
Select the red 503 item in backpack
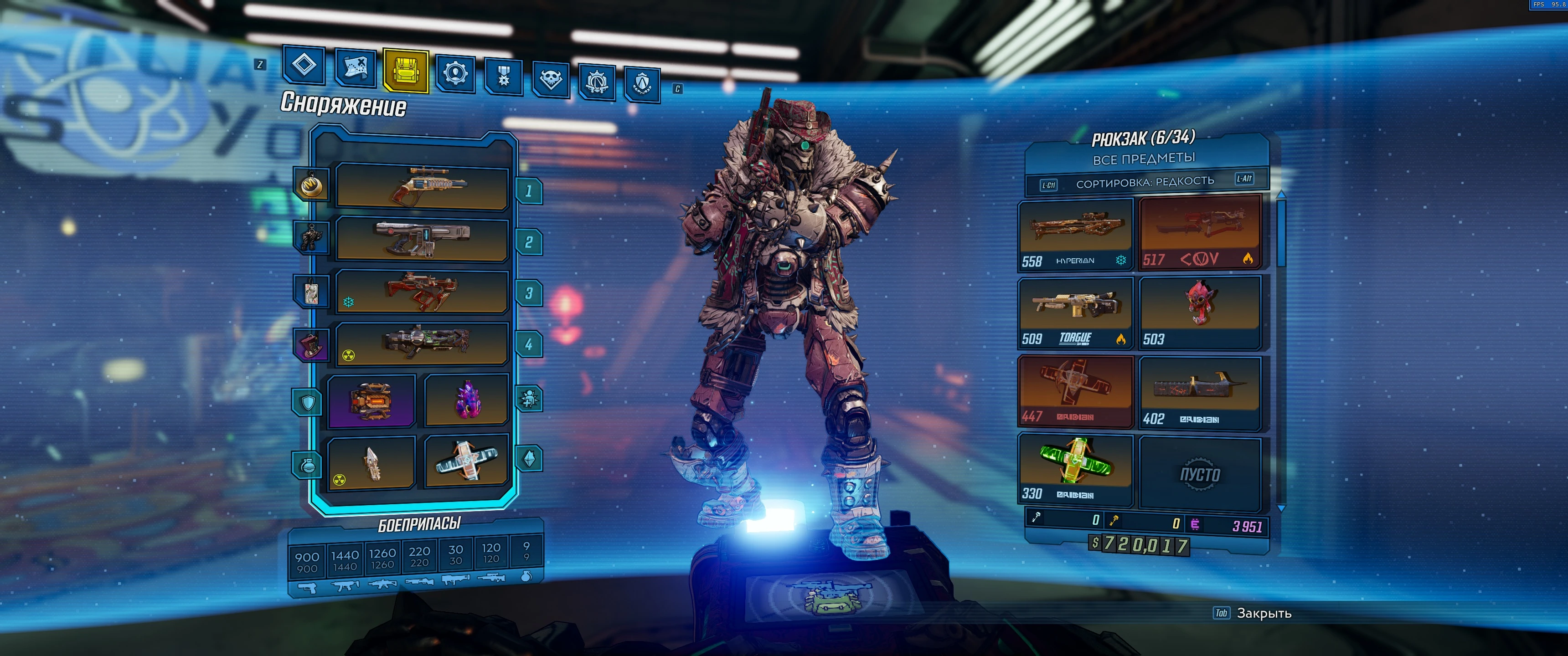click(x=1199, y=312)
